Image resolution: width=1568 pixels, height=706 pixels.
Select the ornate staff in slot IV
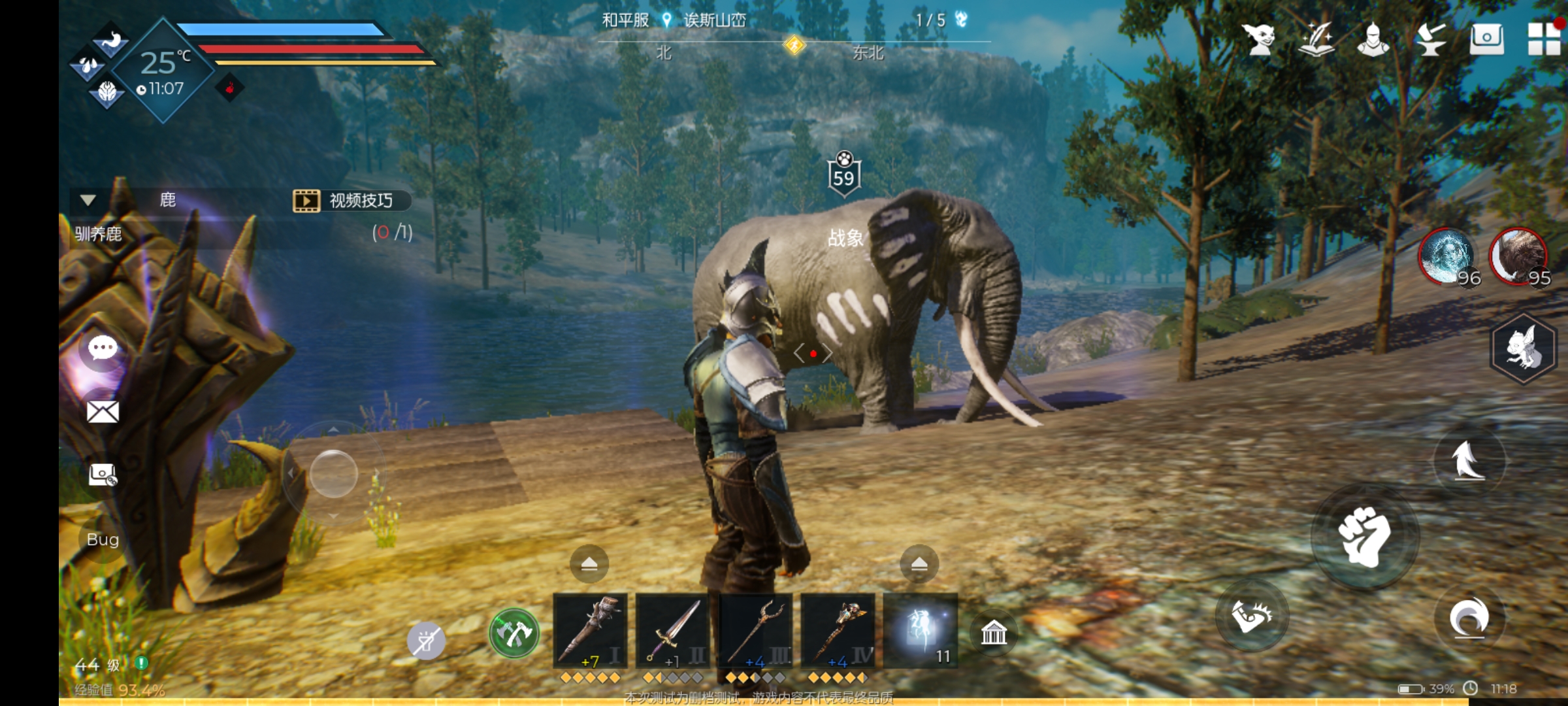tap(838, 631)
